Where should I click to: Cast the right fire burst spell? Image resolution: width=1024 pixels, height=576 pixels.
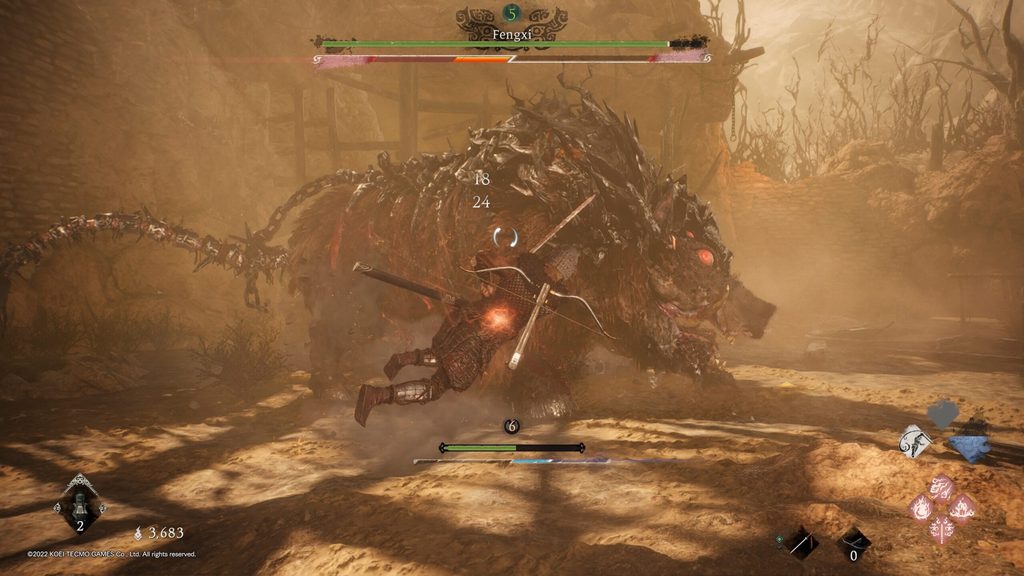[x=963, y=508]
